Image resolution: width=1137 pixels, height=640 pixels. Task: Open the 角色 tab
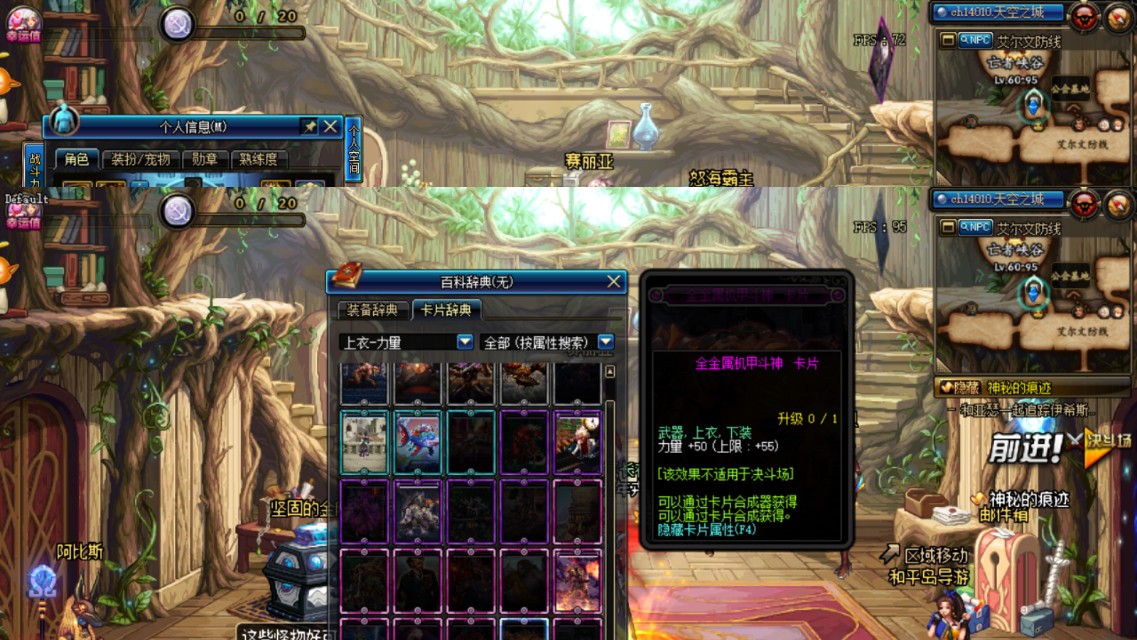(x=77, y=159)
